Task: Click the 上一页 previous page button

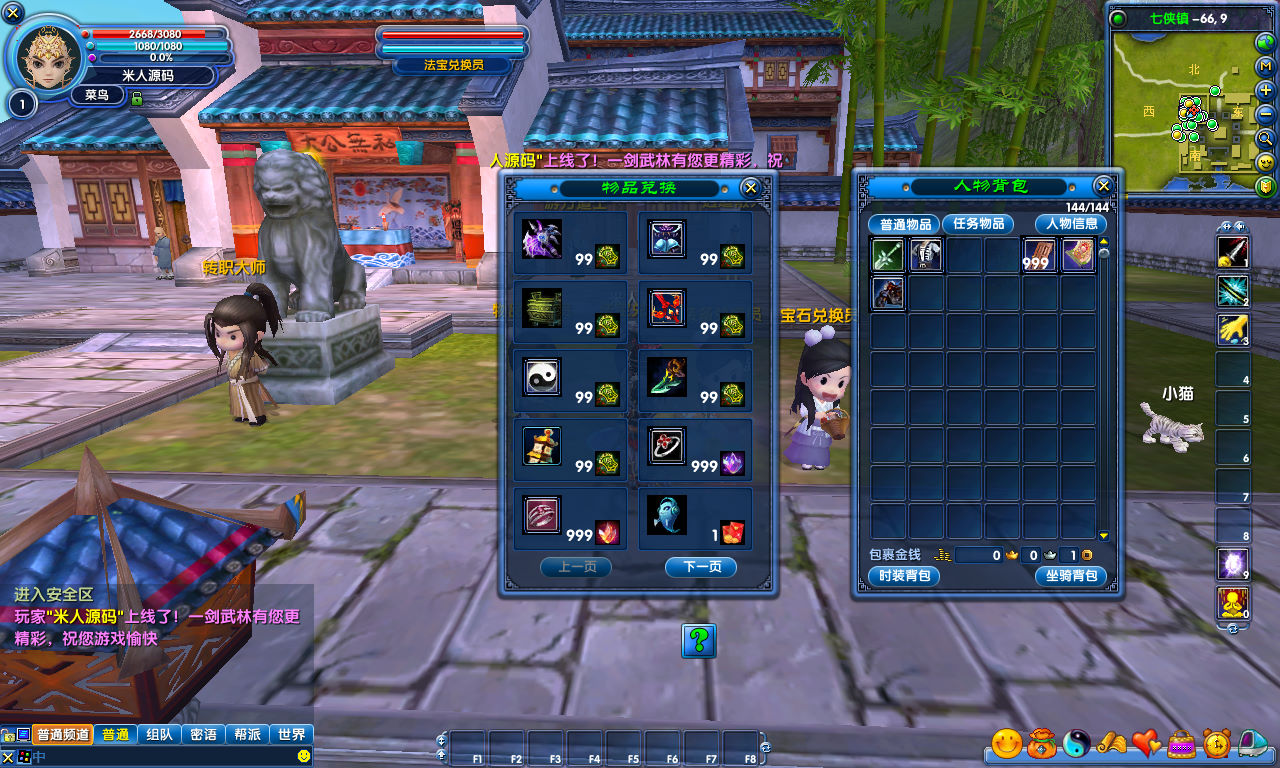Action: tap(575, 567)
